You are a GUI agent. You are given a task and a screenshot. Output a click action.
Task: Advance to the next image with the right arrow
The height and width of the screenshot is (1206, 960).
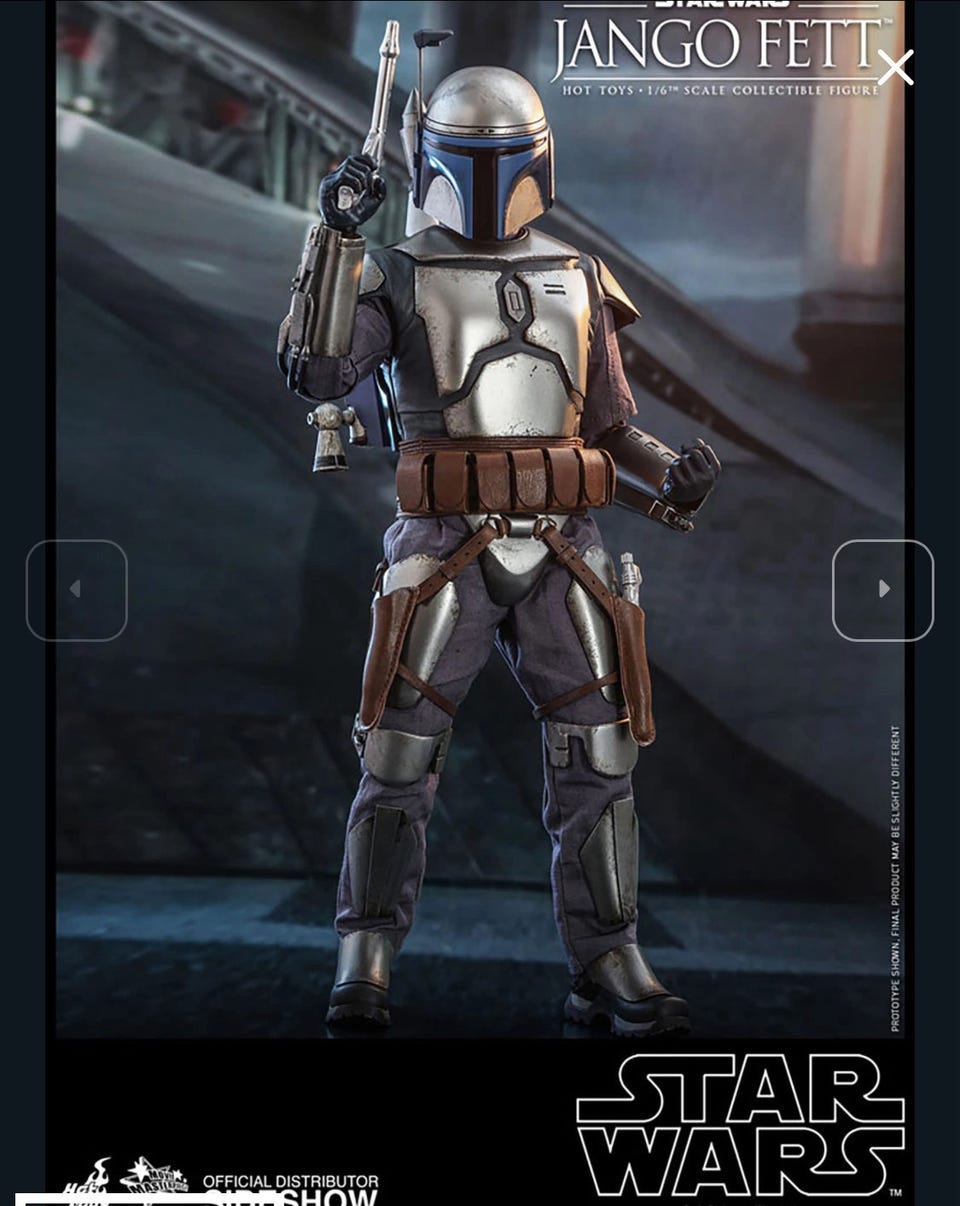(882, 590)
